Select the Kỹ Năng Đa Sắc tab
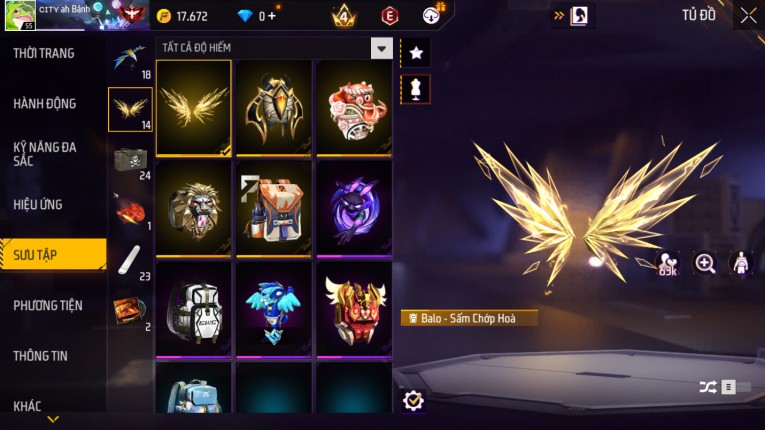The image size is (765, 430). pos(45,153)
